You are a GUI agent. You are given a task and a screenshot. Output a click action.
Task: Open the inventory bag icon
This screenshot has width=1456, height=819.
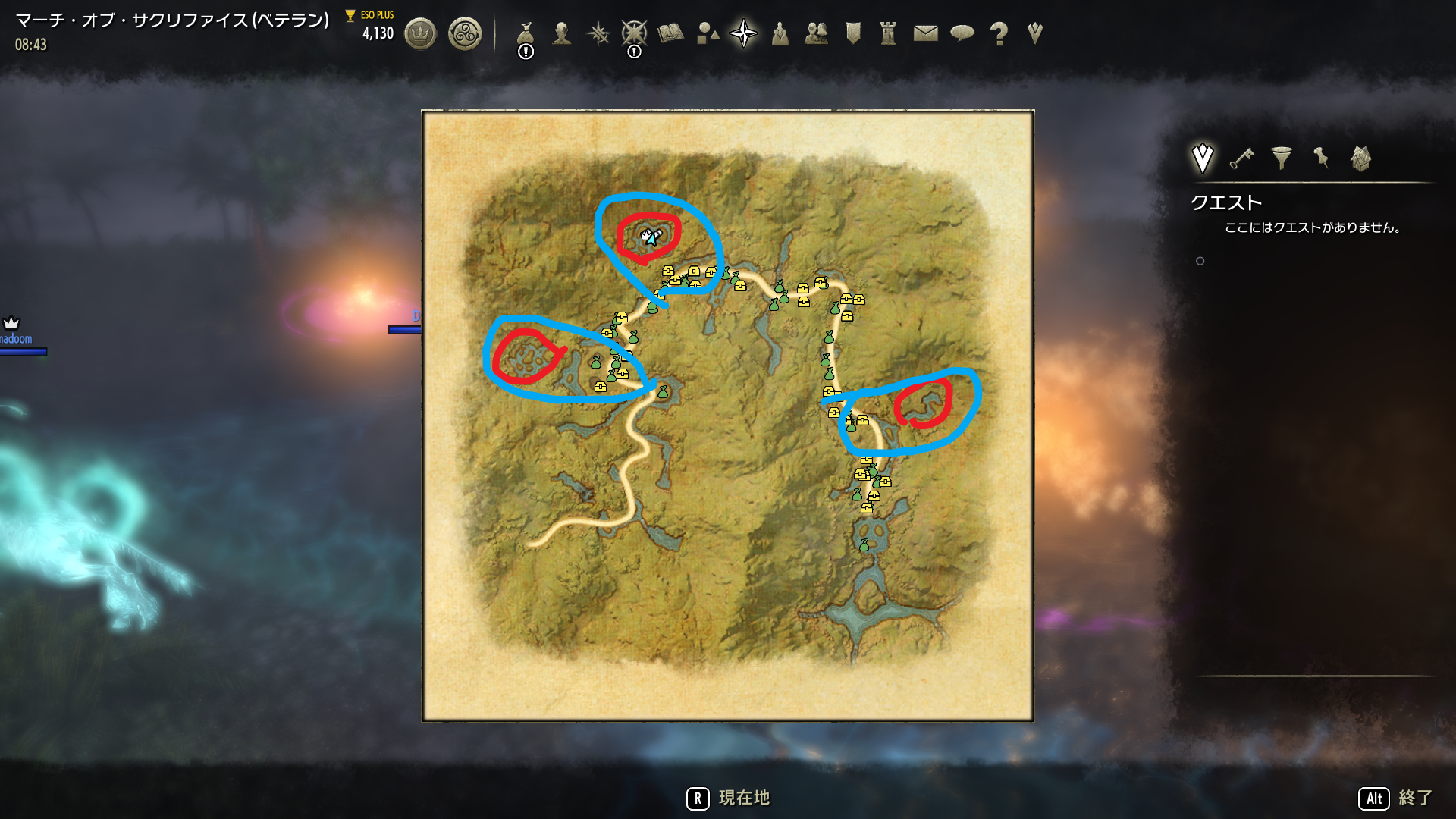coord(526,33)
